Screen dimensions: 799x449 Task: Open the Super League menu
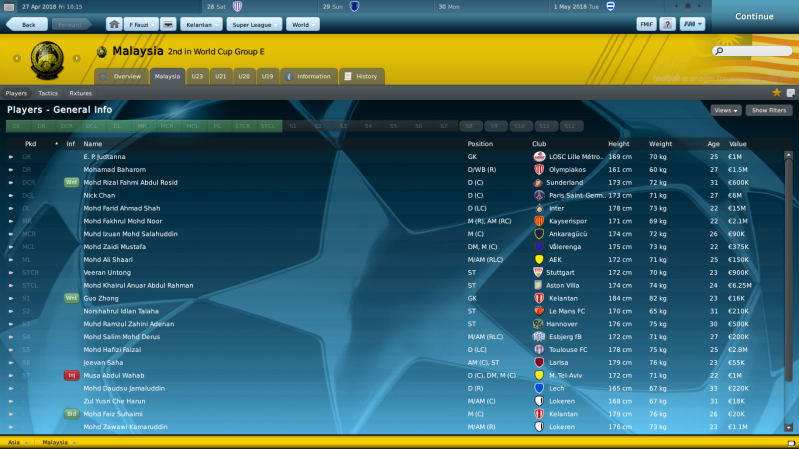(x=252, y=23)
